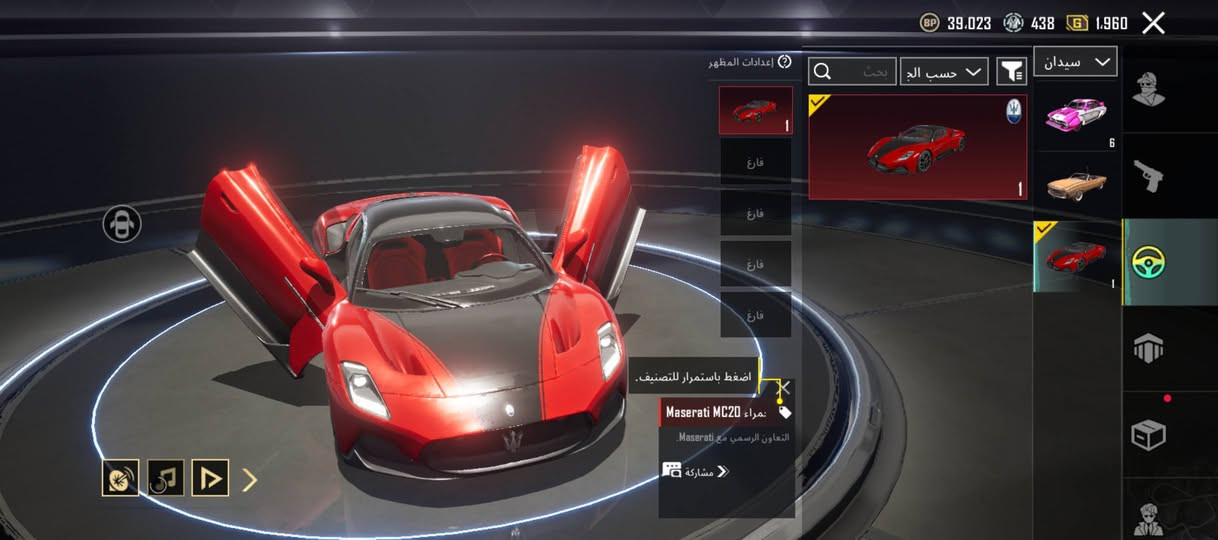Open the sort-by dropdown
Screen dimensions: 1218x540
(944, 72)
